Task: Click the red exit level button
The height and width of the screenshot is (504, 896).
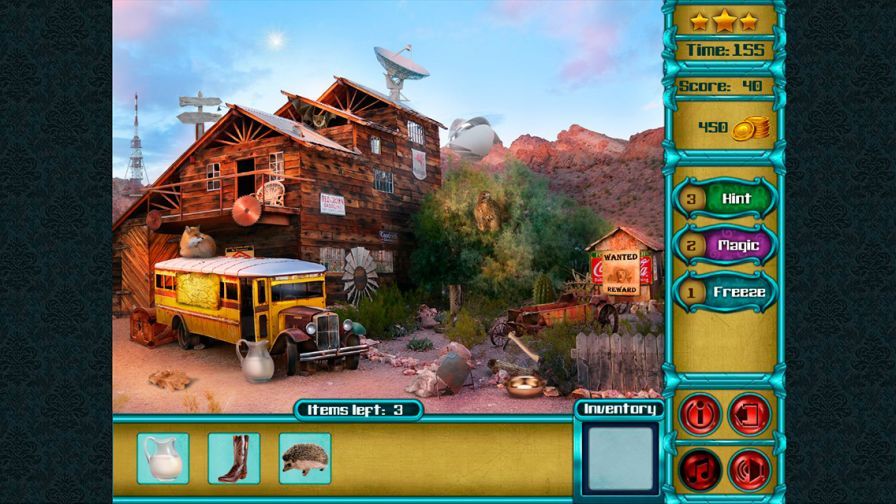Action: click(x=749, y=414)
